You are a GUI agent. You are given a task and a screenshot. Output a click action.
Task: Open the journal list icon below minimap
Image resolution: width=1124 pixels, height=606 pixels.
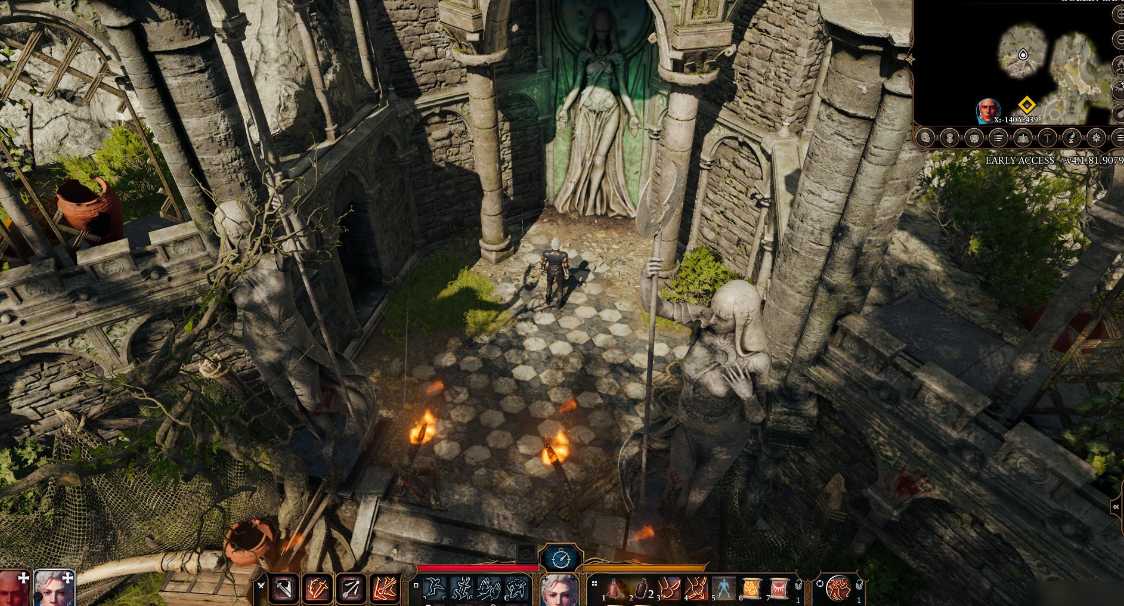(x=998, y=137)
